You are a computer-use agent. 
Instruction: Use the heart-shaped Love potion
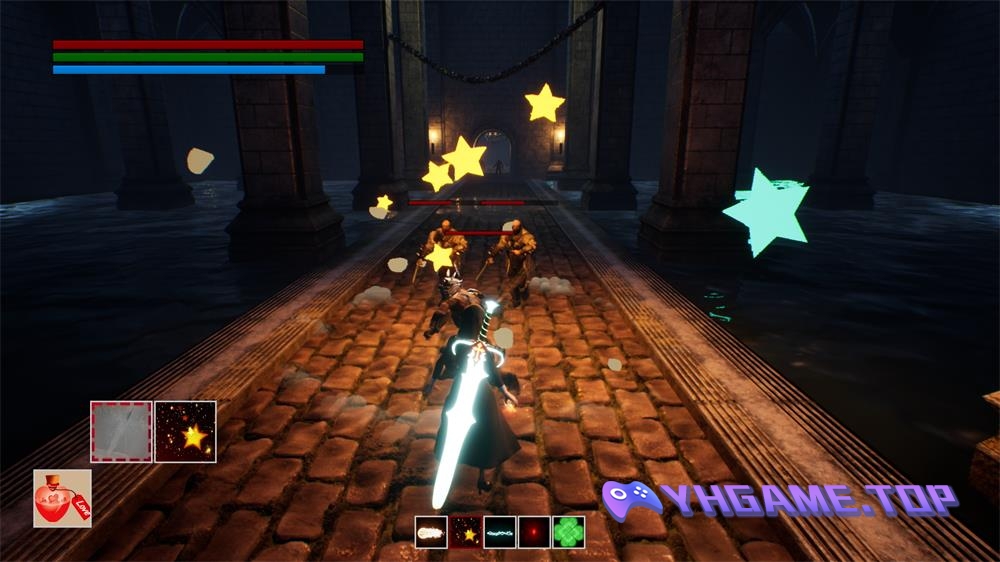(x=62, y=498)
